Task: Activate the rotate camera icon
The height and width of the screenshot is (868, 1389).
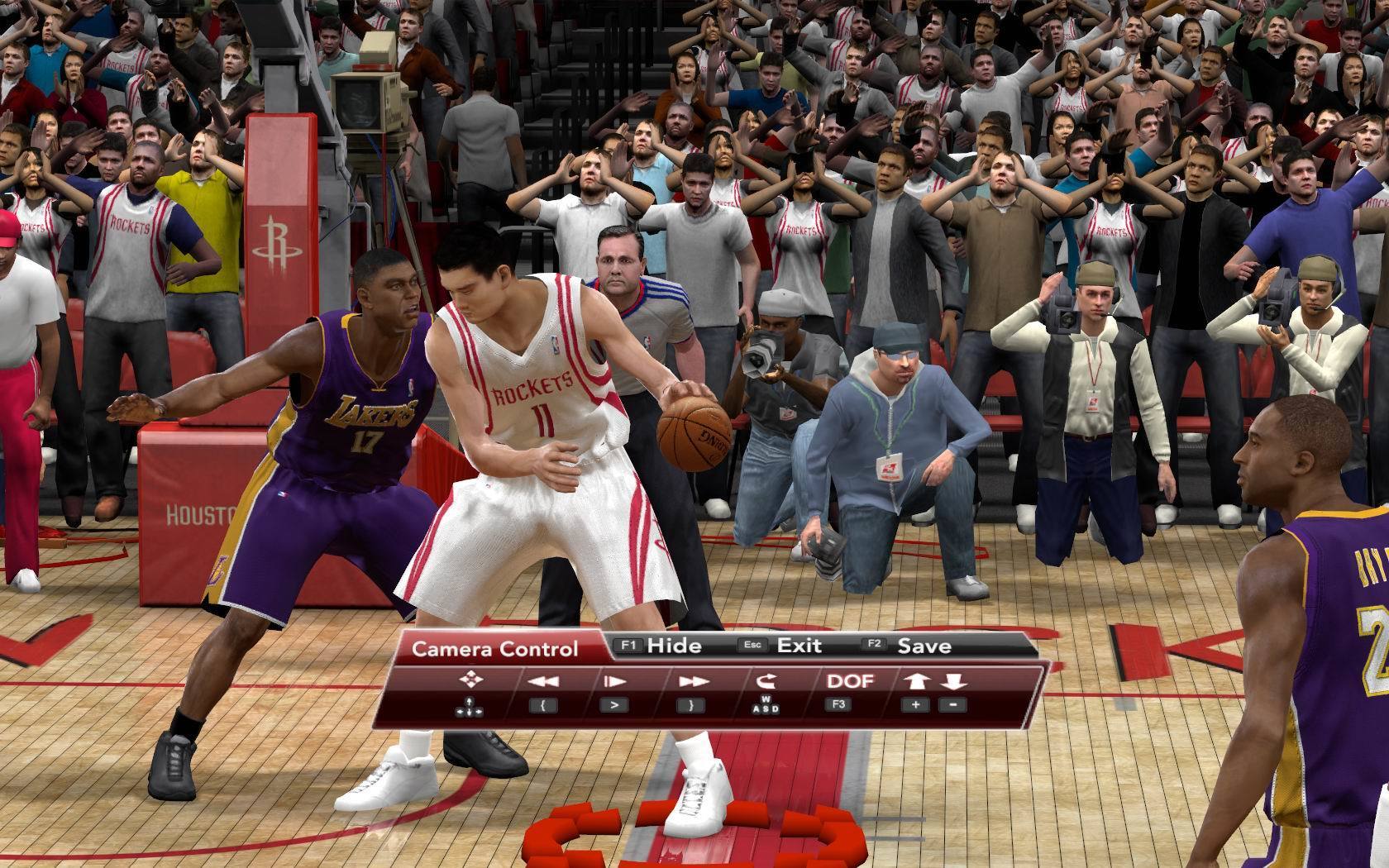Action: click(x=765, y=682)
